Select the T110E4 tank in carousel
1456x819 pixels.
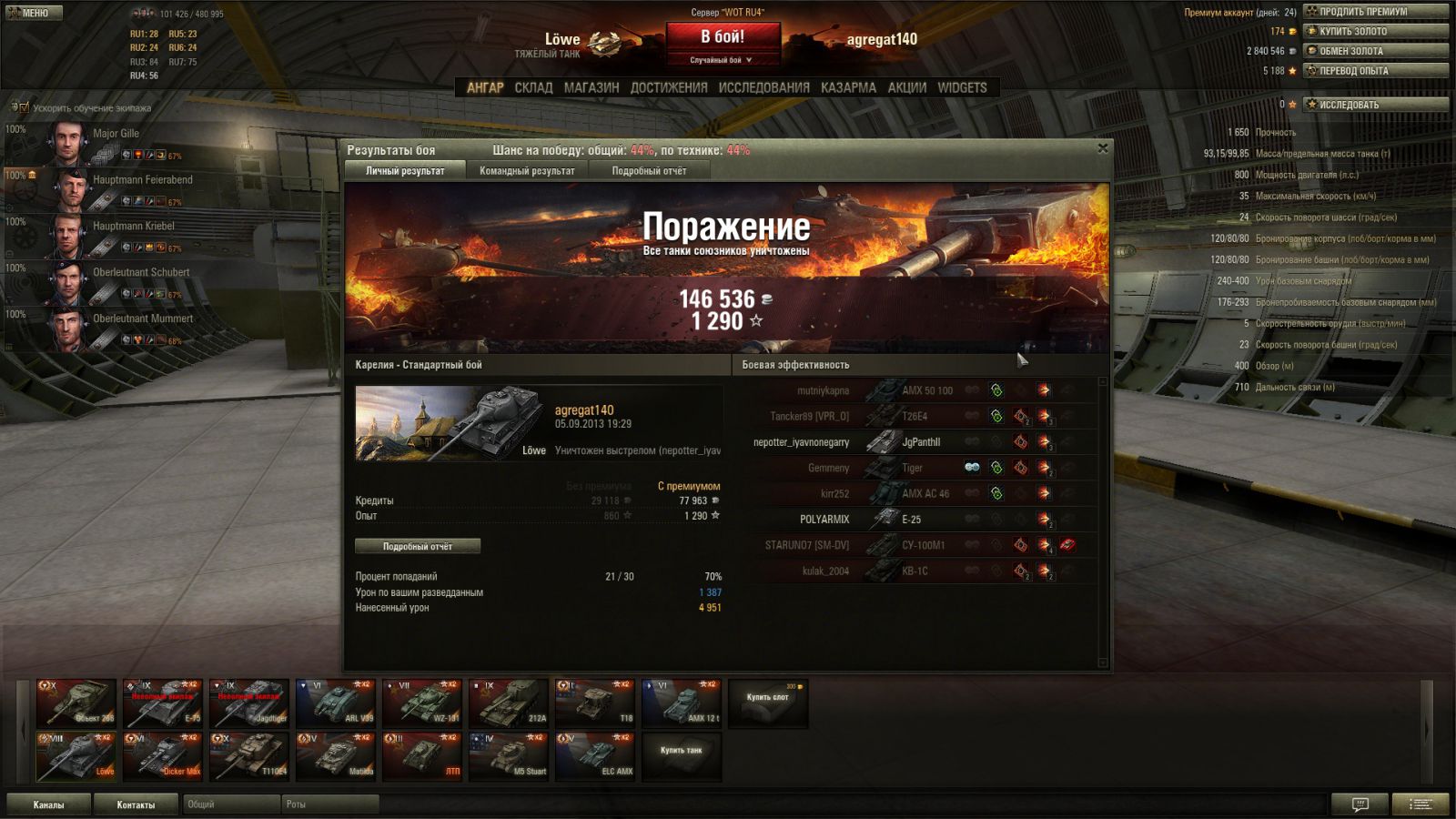(248, 756)
